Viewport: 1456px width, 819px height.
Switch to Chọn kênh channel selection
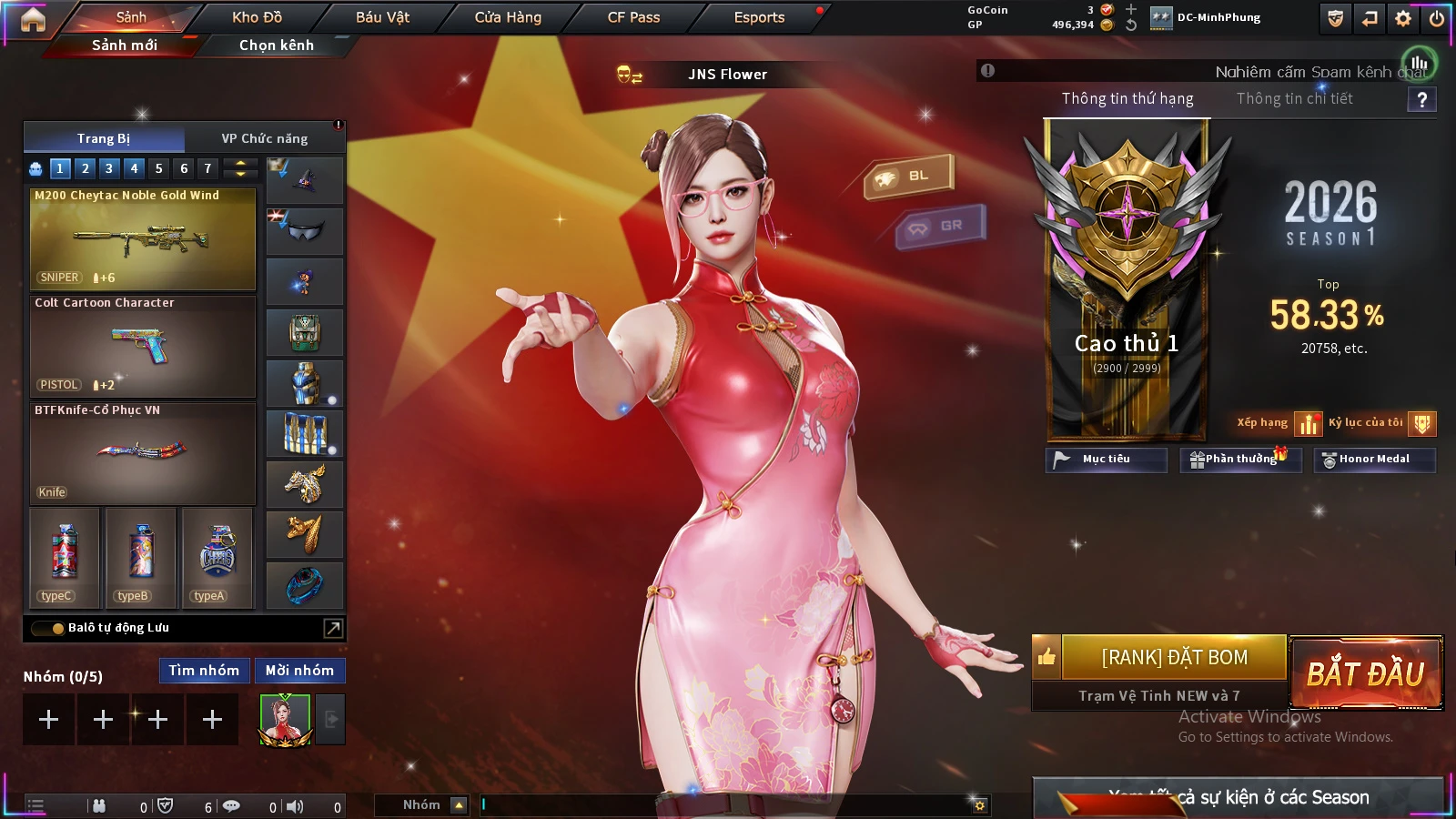pyautogui.click(x=277, y=45)
